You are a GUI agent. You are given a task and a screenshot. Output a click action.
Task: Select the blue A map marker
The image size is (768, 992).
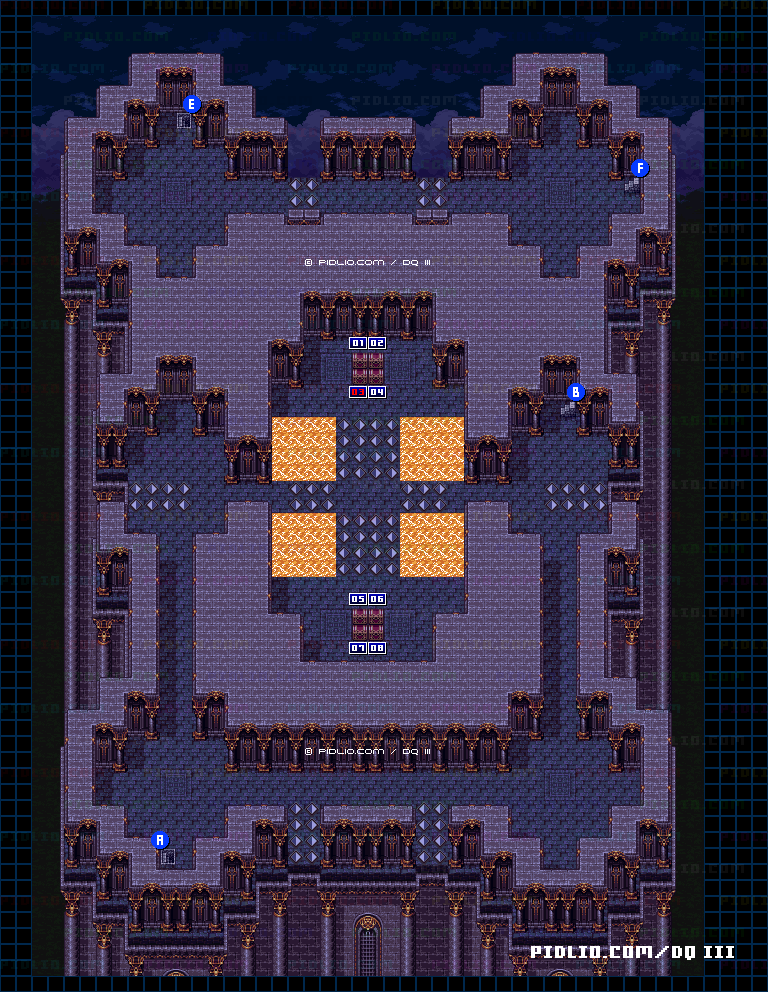pos(160,840)
